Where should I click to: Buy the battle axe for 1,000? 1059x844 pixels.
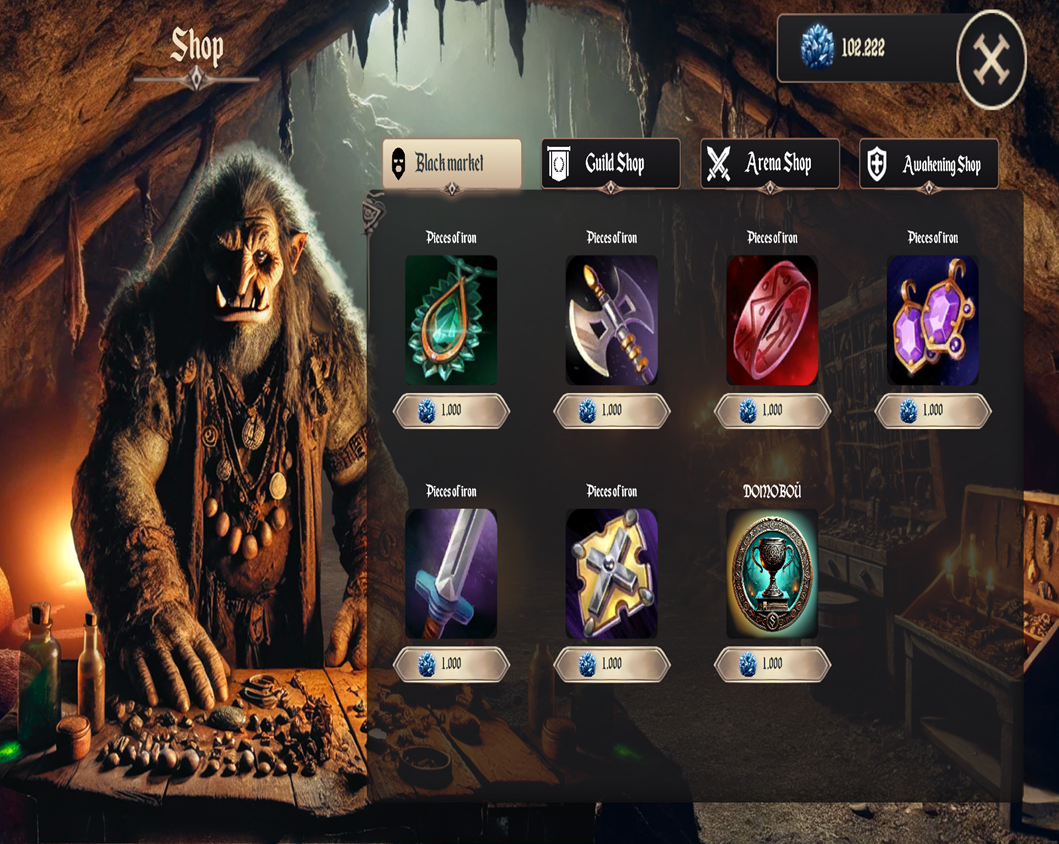point(612,410)
